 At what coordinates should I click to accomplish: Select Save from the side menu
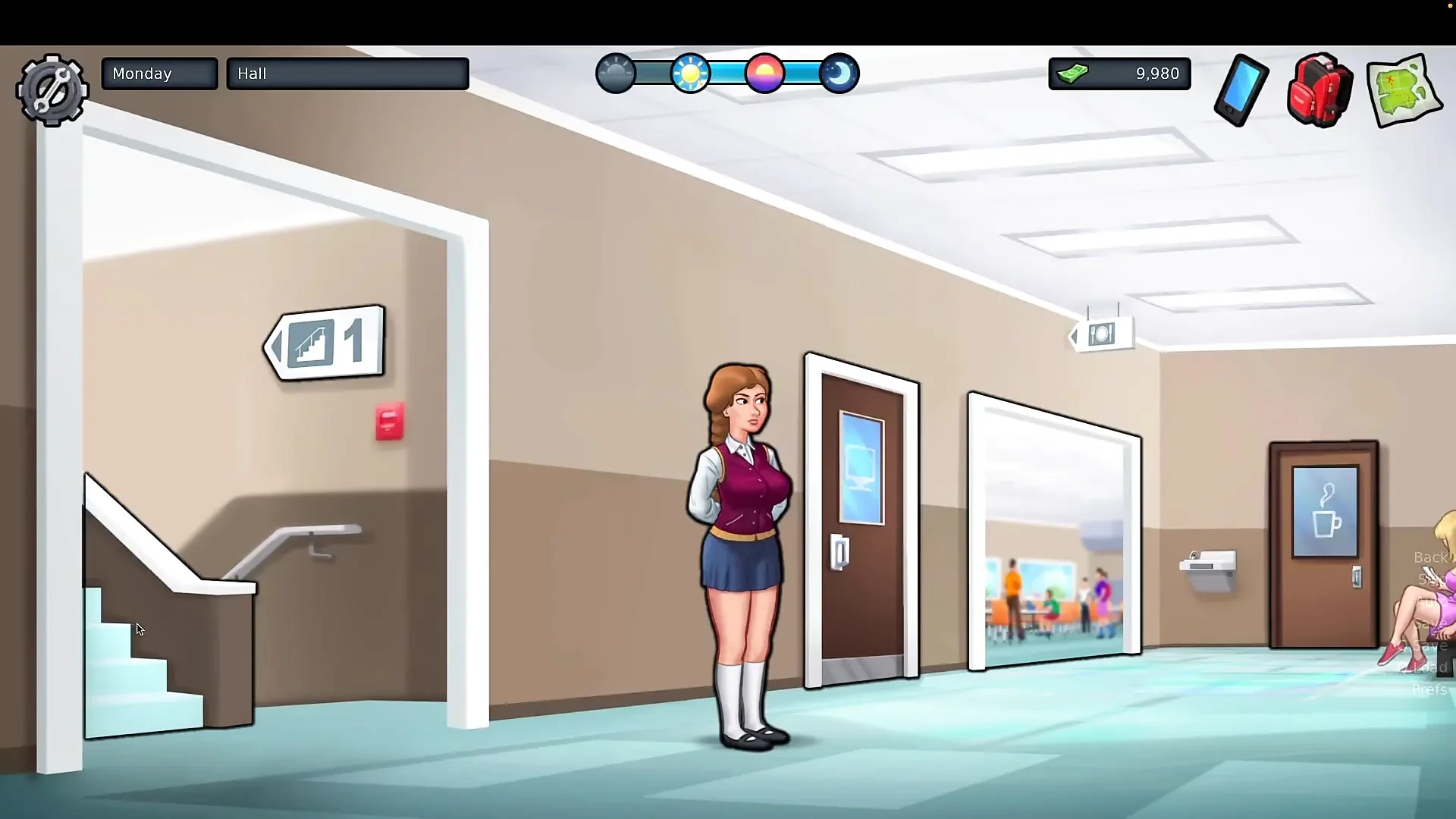coord(1430,623)
